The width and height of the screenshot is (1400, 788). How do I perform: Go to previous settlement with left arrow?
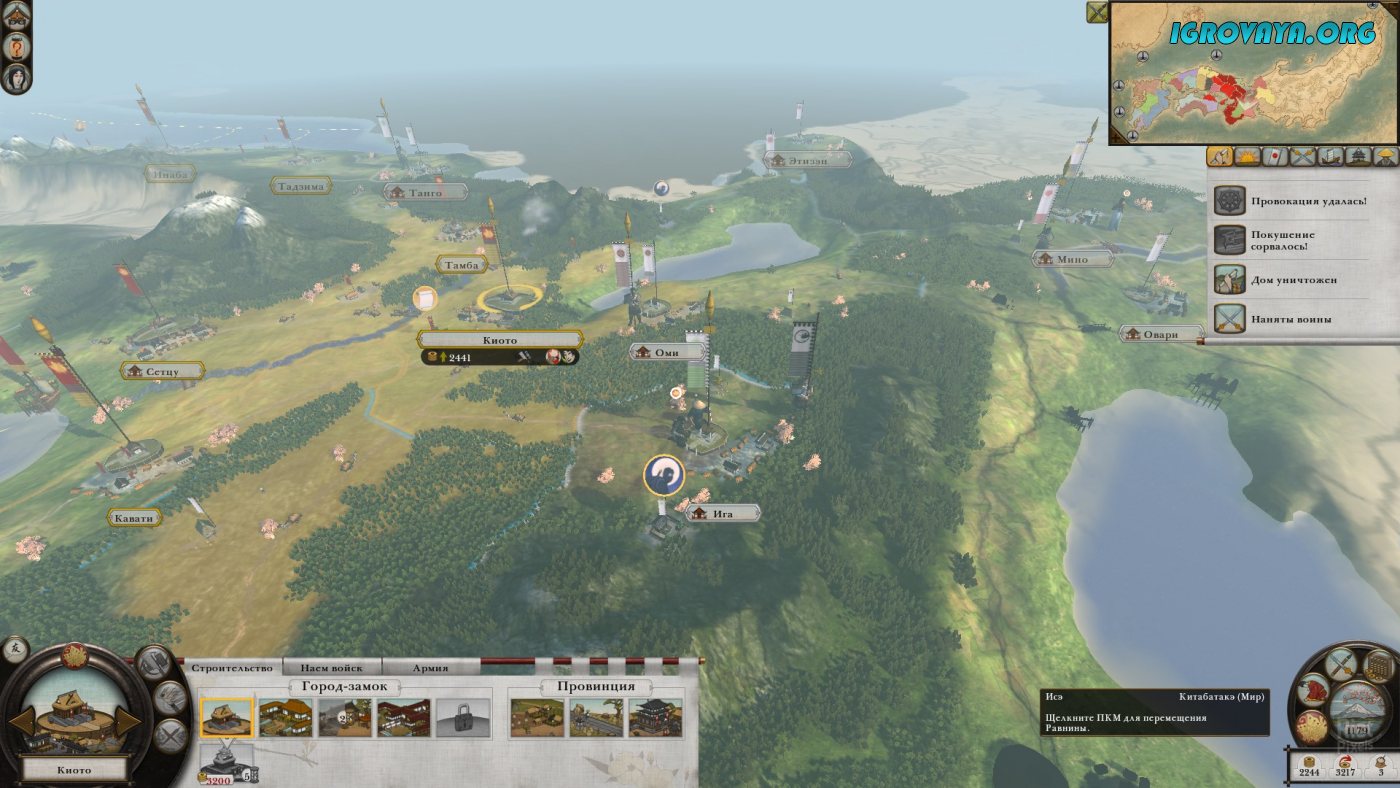coord(22,720)
